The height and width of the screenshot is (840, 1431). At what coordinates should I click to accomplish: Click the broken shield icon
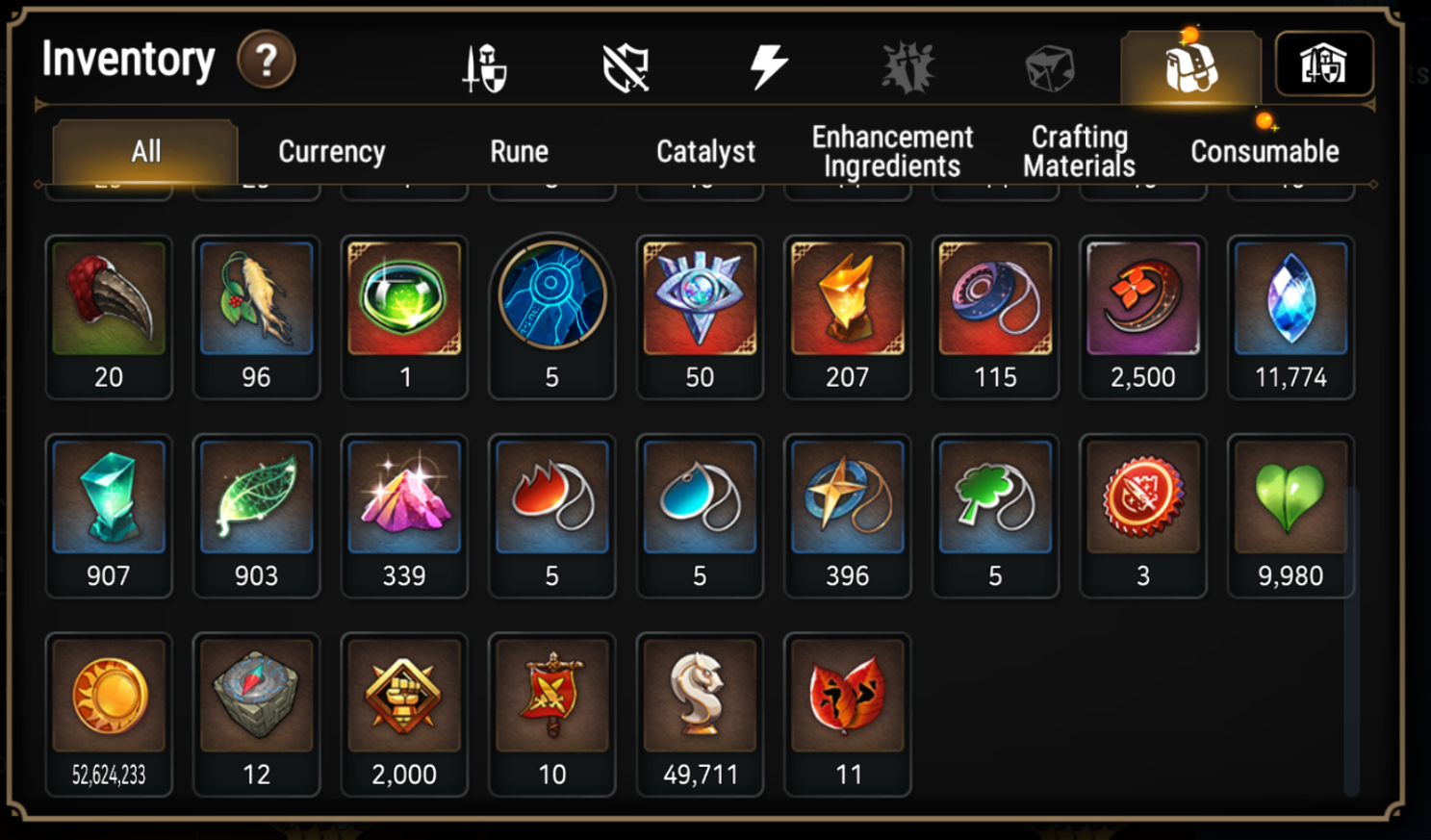(x=626, y=64)
